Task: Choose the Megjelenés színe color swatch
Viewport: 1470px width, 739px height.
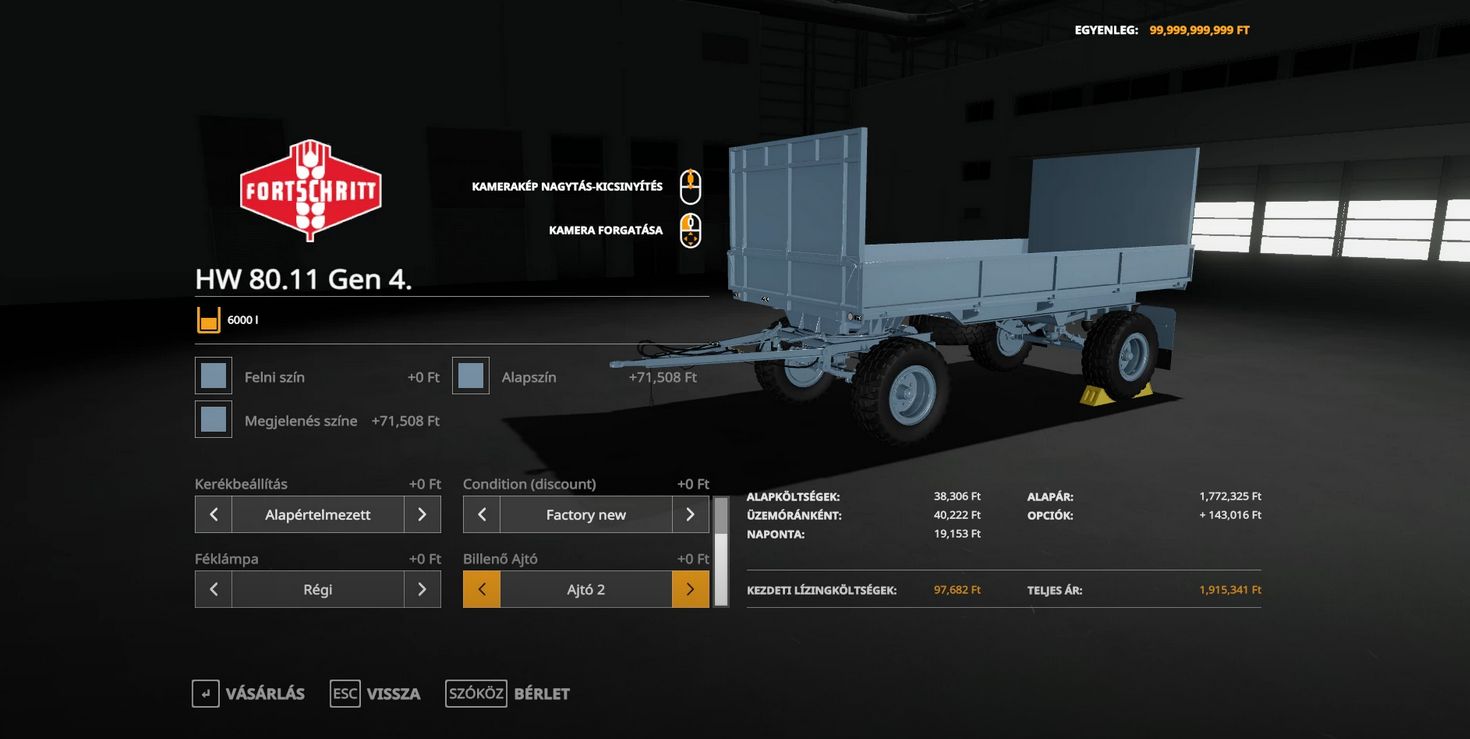Action: (x=213, y=420)
